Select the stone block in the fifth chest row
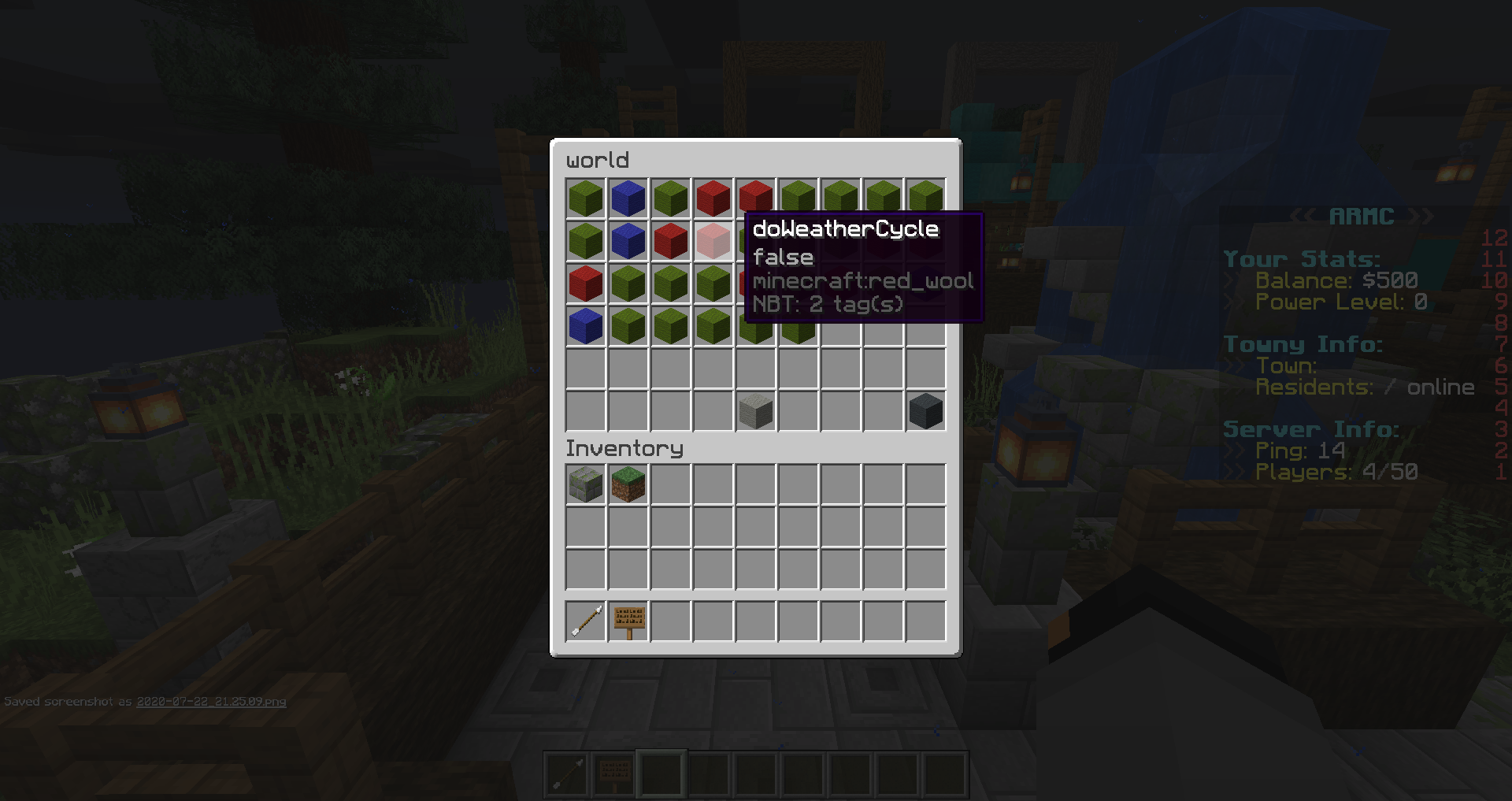Screen dimensions: 1512x801 755,410
